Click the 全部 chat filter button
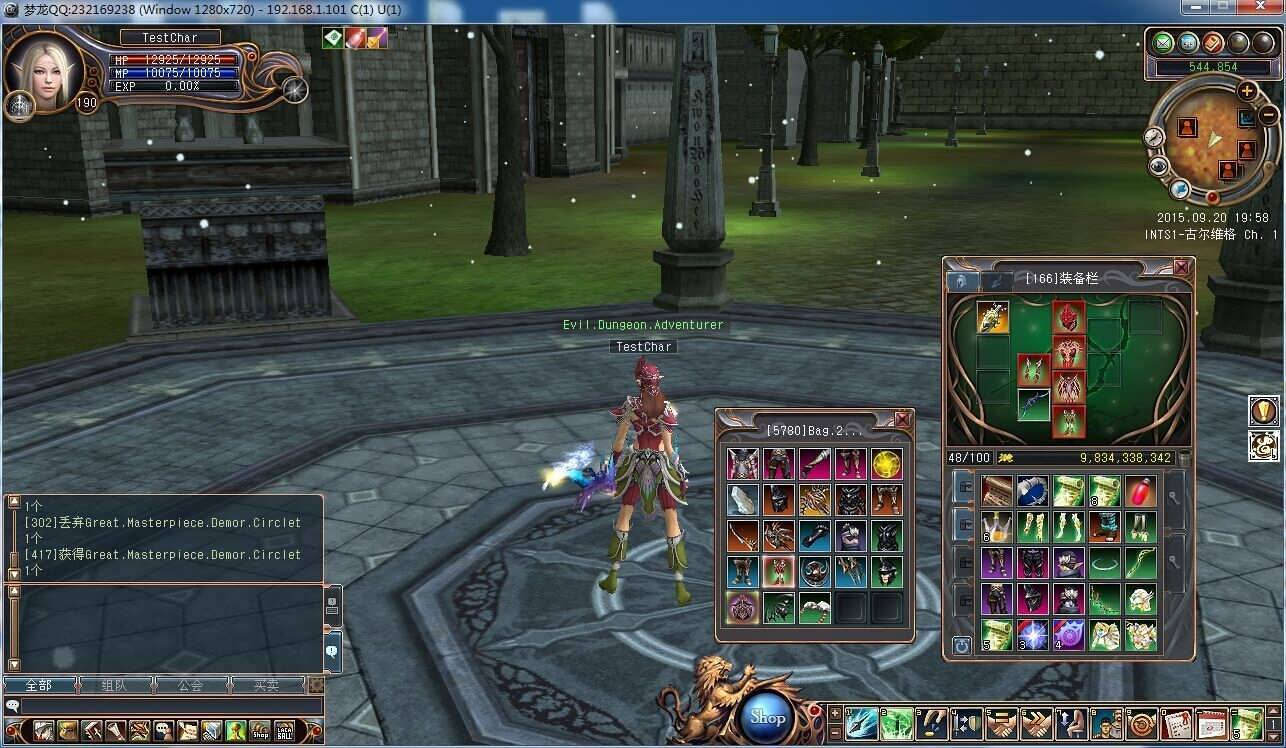The image size is (1286, 748). [x=40, y=686]
